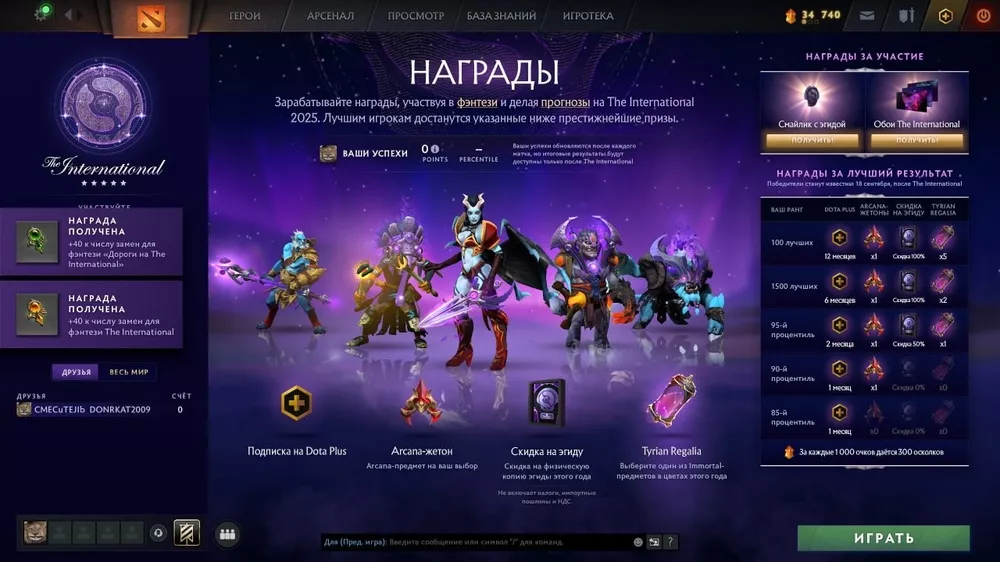Open the Игротека menu
Screen dimensions: 1000x562
(588, 16)
